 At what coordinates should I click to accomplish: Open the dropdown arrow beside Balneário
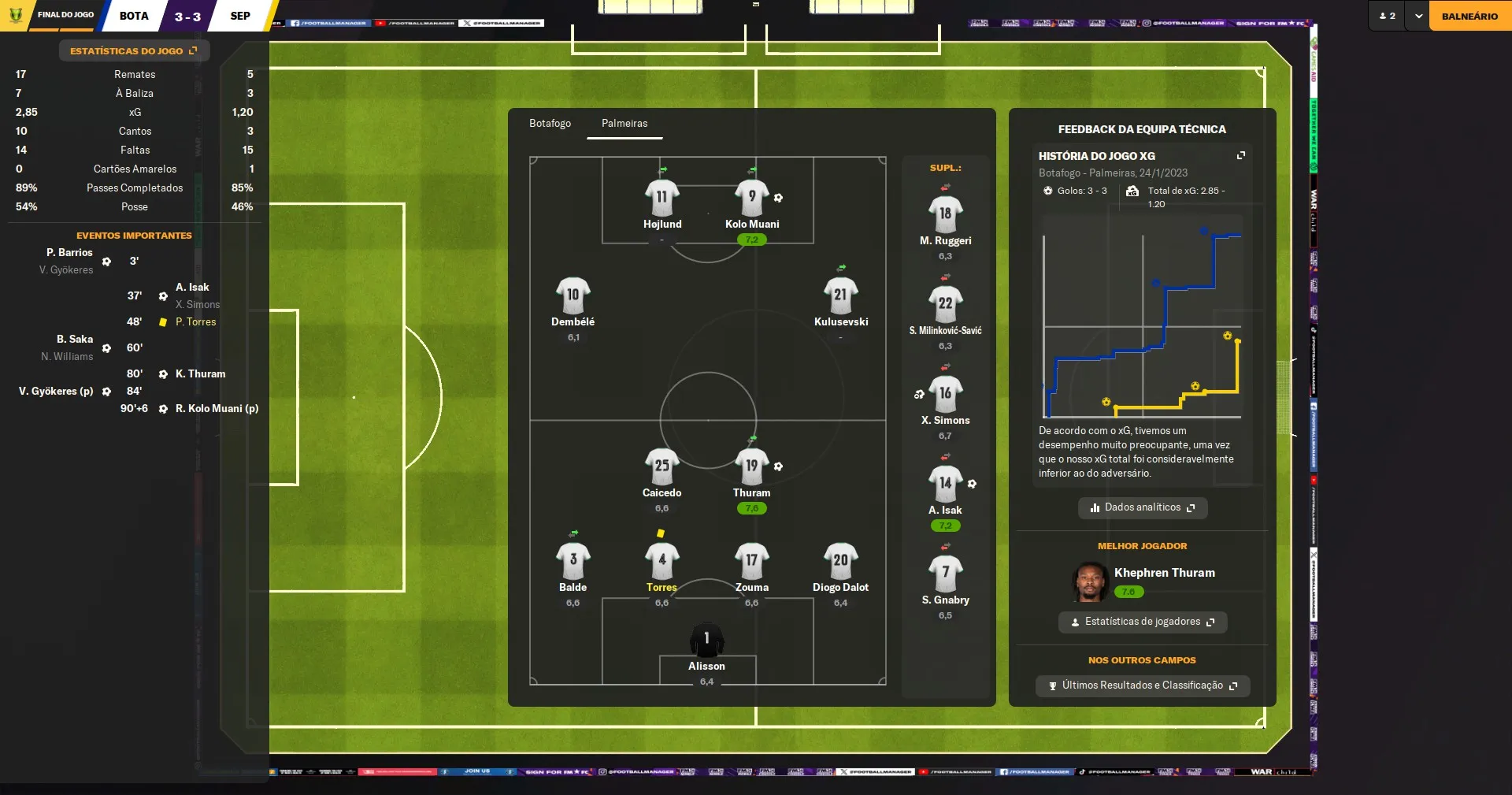click(x=1418, y=16)
